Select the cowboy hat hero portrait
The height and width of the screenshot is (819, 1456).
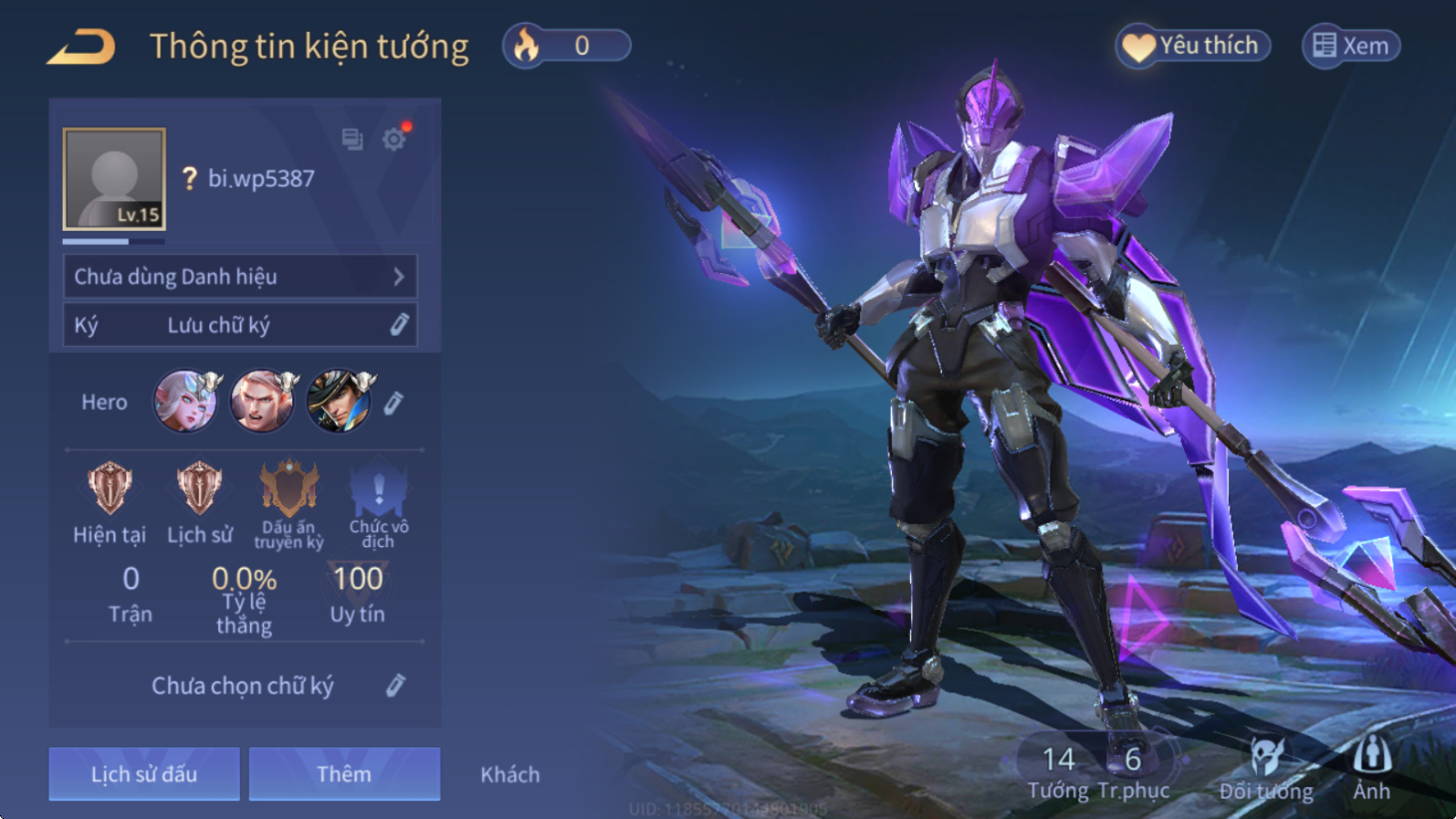(x=340, y=401)
